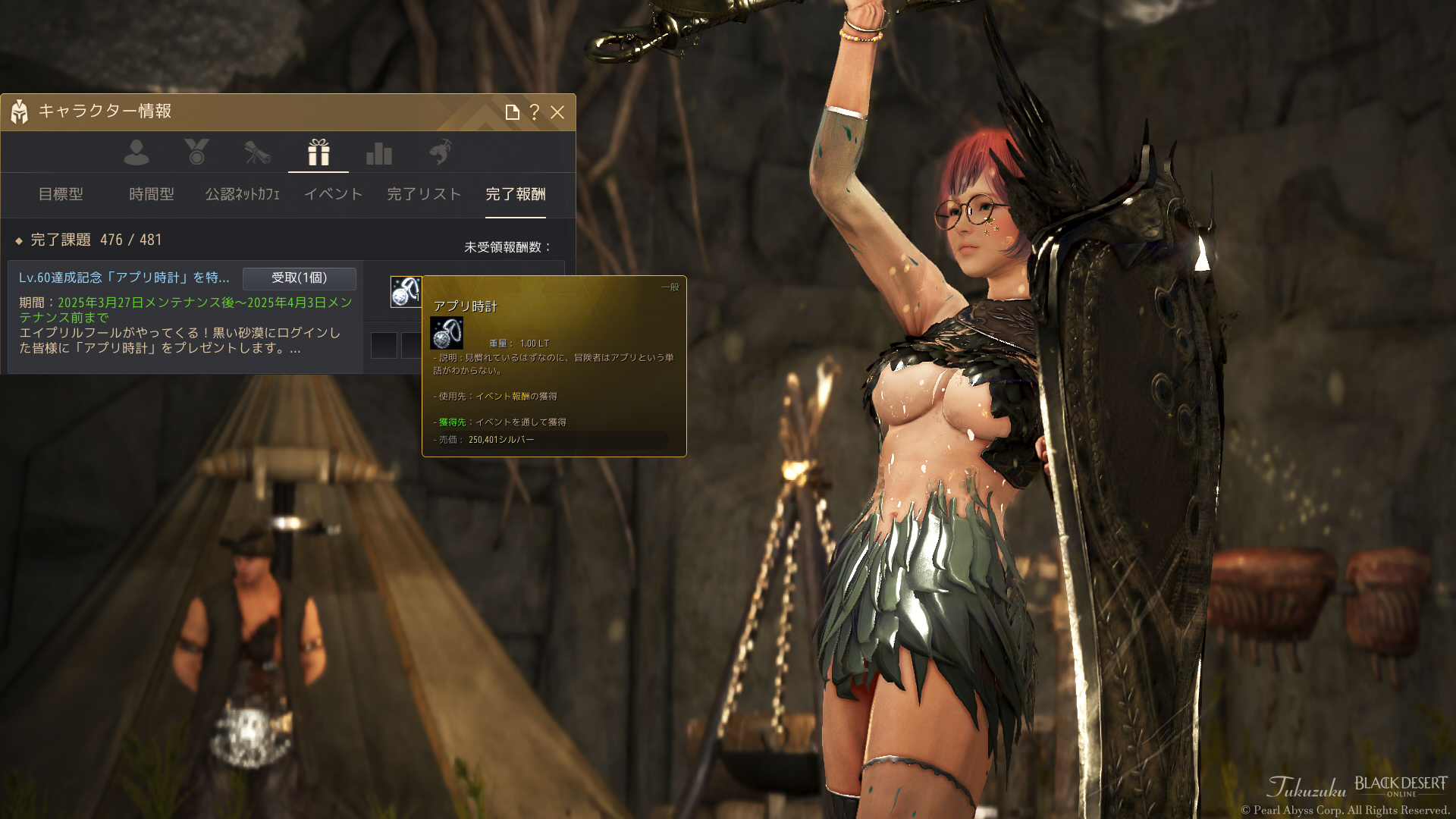Show the イベント sub-tab

pyautogui.click(x=334, y=194)
